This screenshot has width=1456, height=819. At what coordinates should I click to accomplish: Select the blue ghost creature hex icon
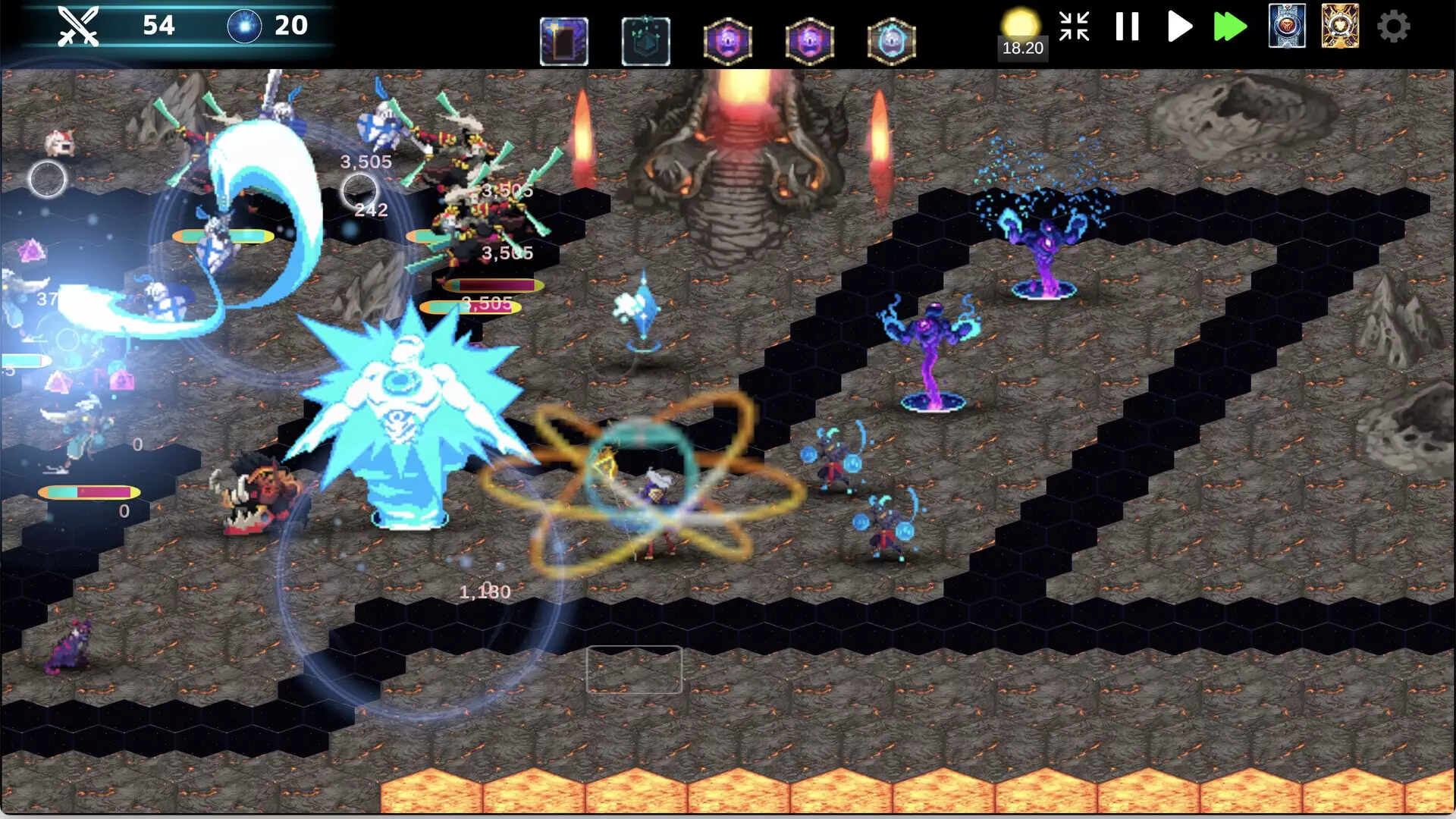892,42
